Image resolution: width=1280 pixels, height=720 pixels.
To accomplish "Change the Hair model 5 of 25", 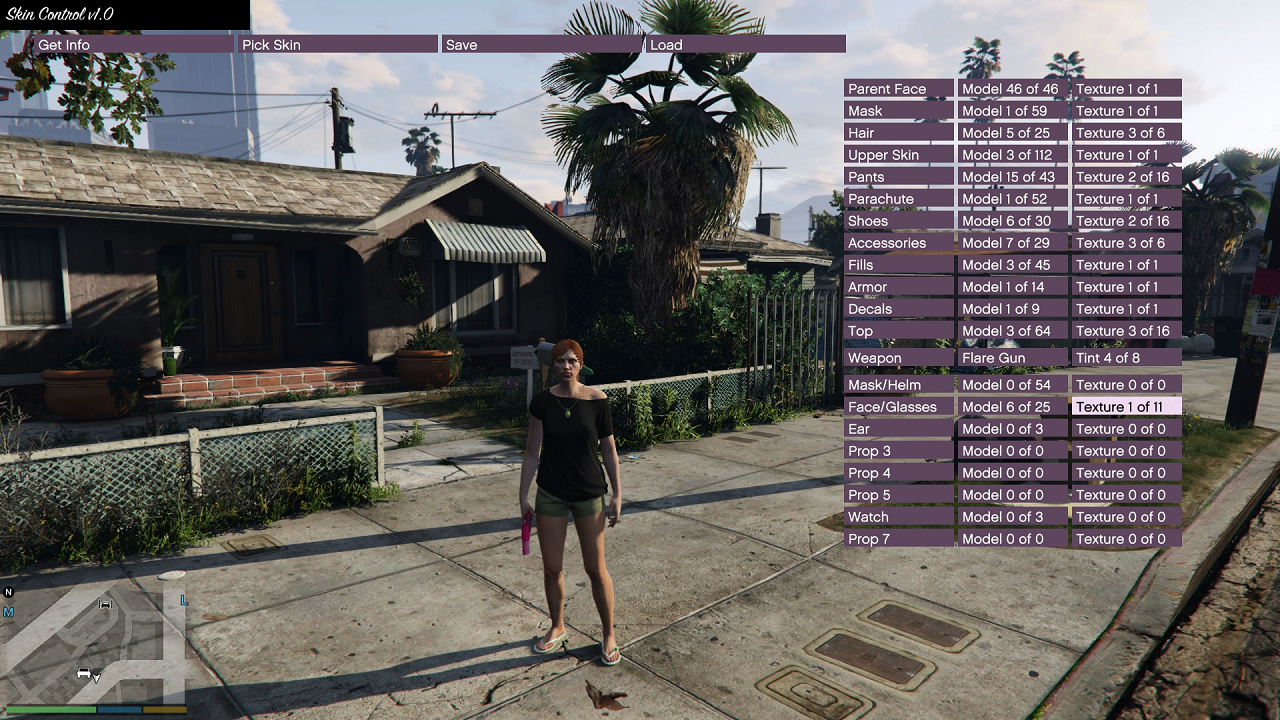I will point(1013,133).
